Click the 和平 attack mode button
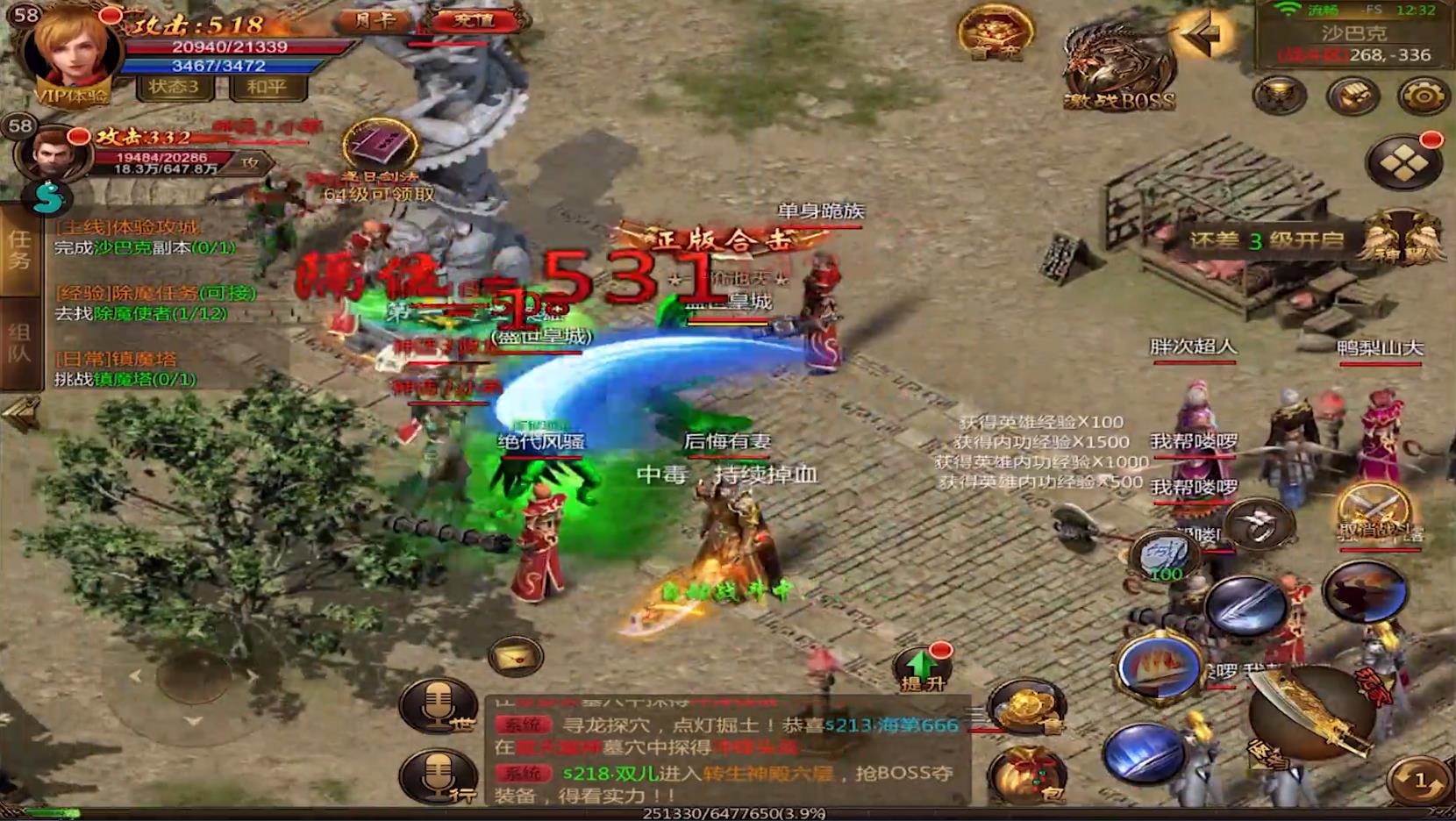Image resolution: width=1456 pixels, height=821 pixels. 267,87
